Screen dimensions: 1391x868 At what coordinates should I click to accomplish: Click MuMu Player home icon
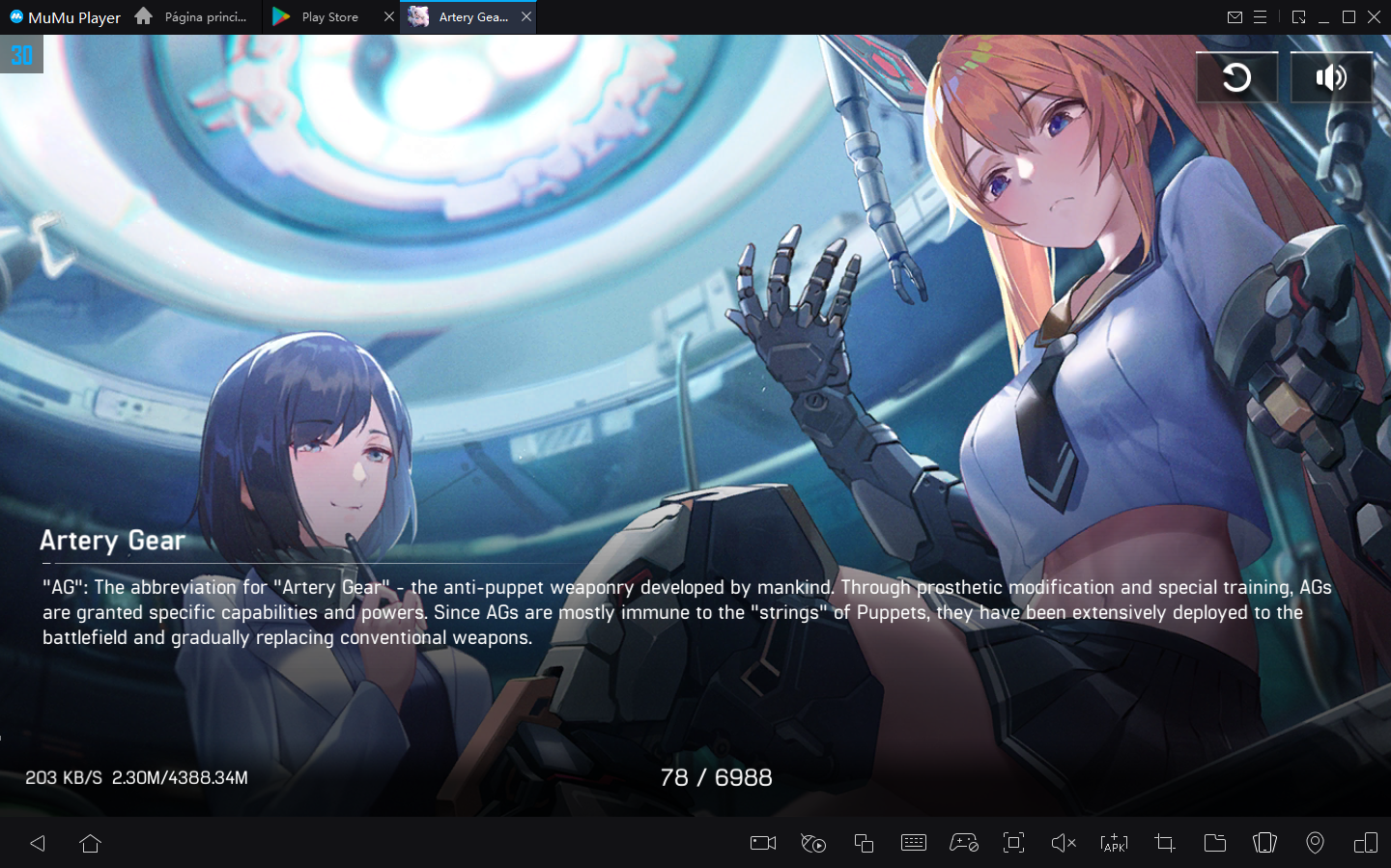tap(143, 16)
